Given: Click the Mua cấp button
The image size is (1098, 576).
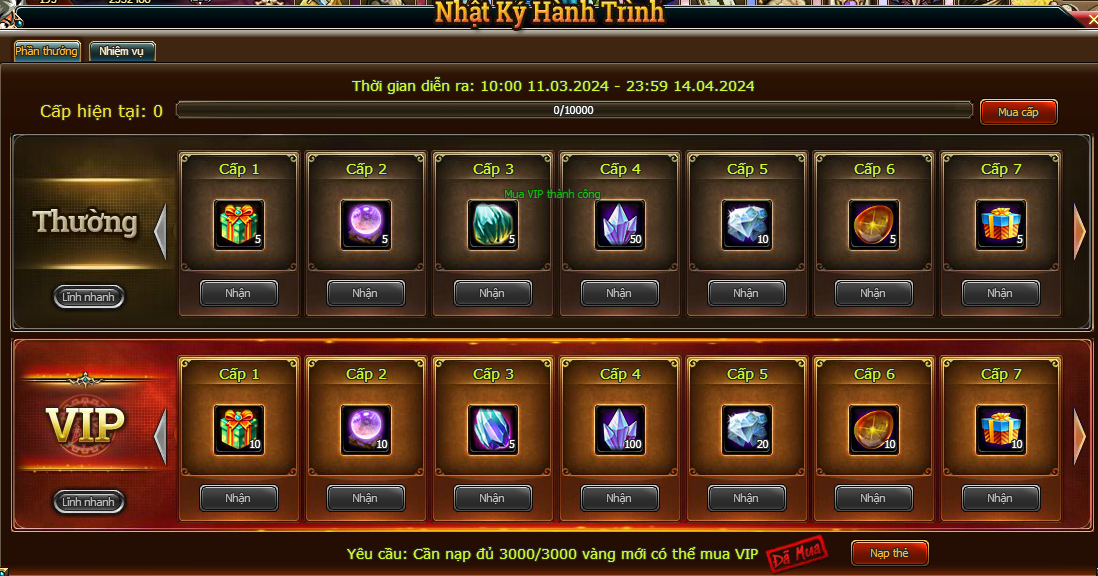Looking at the screenshot, I should [x=1018, y=112].
